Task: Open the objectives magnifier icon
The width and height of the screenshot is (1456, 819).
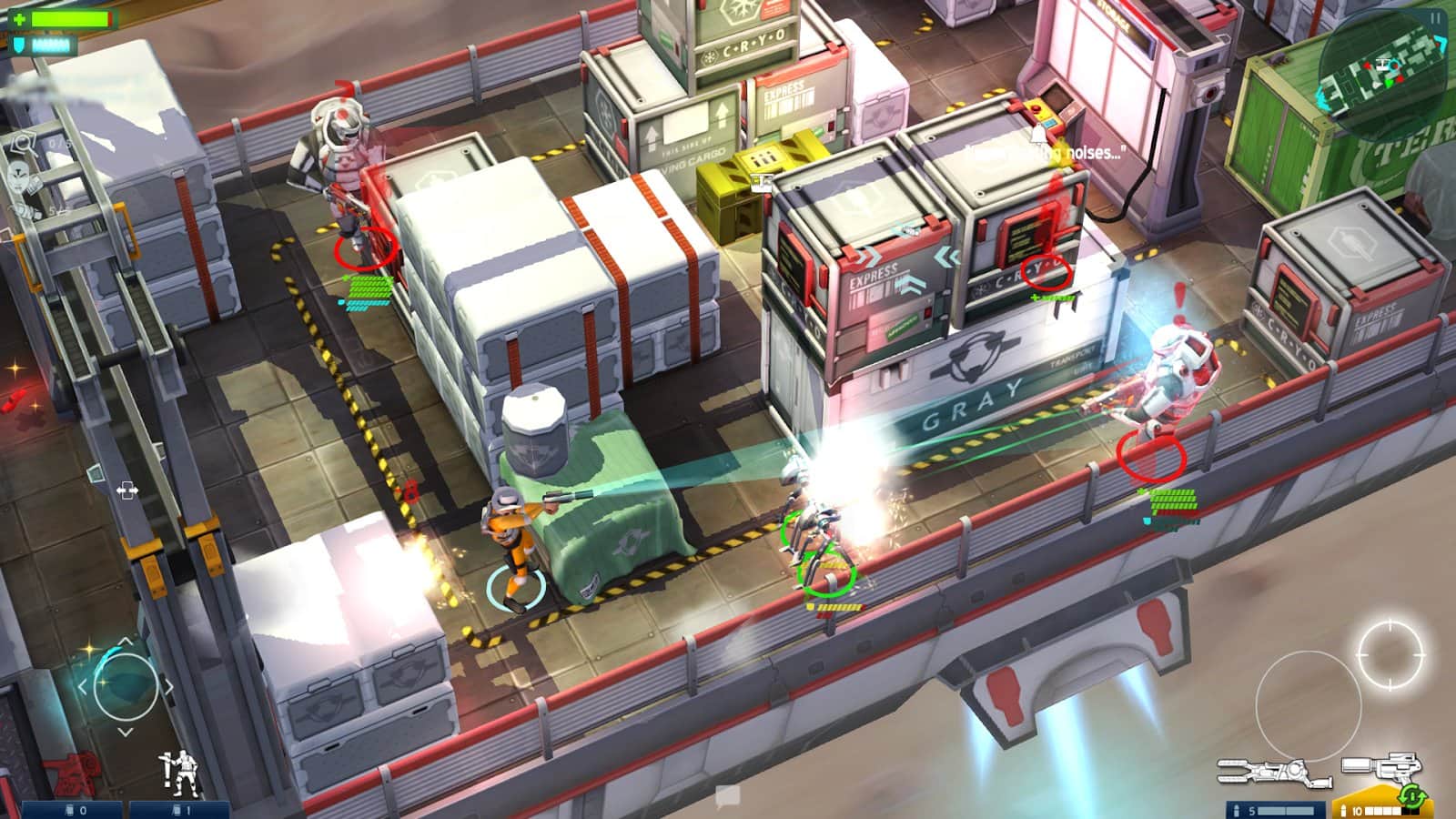Action: point(23,142)
